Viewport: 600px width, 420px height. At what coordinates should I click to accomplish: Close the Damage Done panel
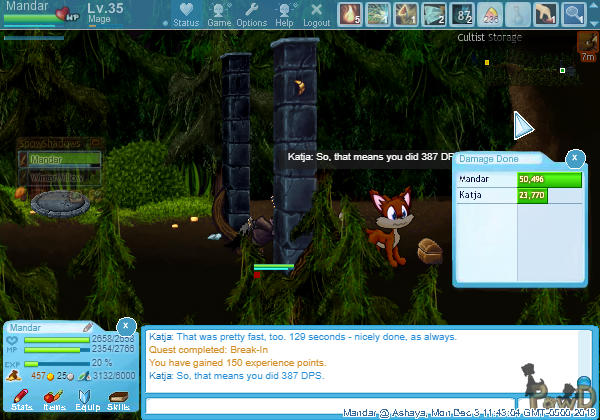tap(574, 158)
